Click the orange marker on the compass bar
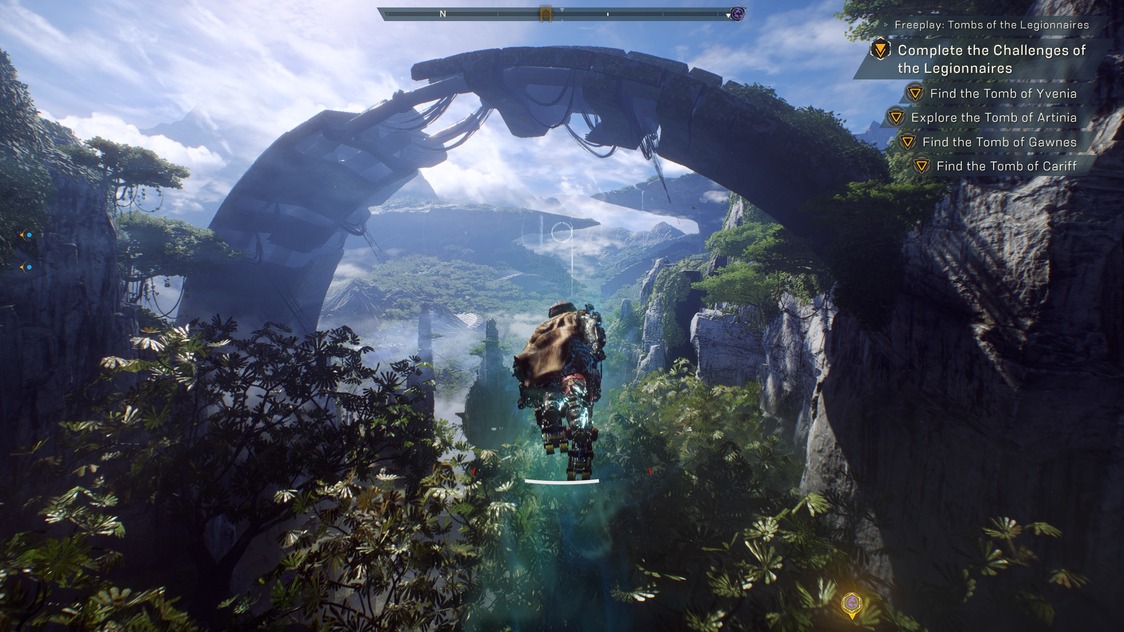 coord(546,14)
